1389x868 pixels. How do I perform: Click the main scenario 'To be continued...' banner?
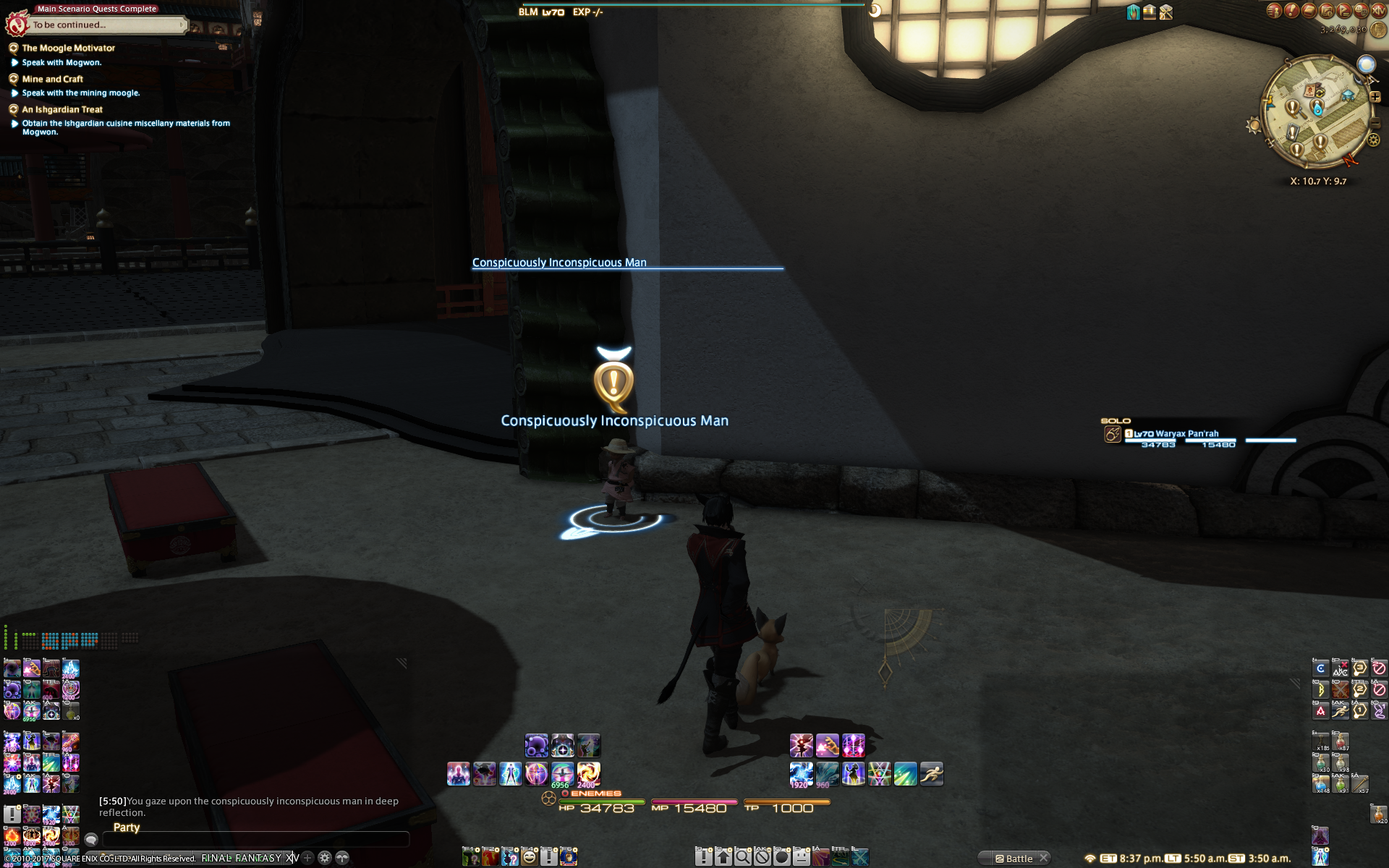click(101, 25)
